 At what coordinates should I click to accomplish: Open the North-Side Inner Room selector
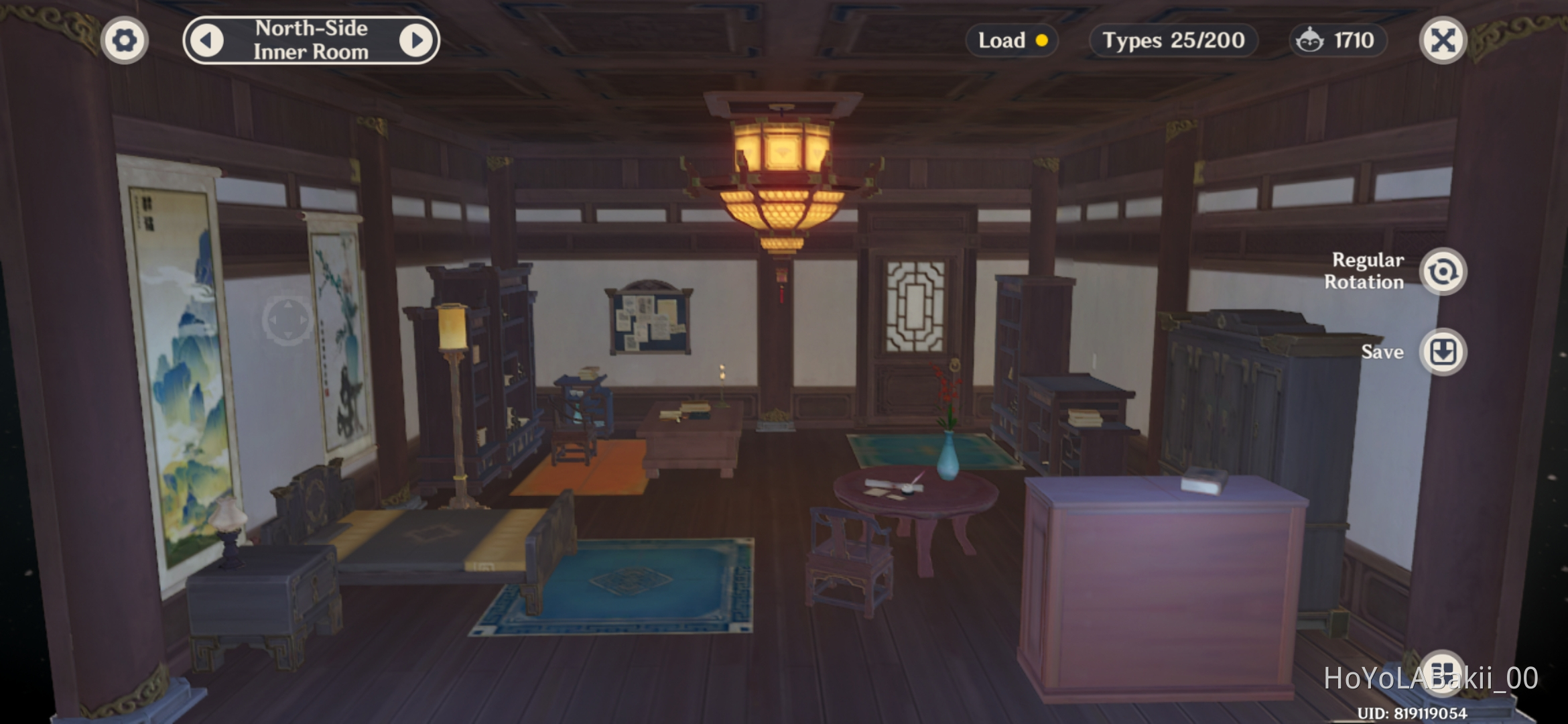click(x=312, y=40)
